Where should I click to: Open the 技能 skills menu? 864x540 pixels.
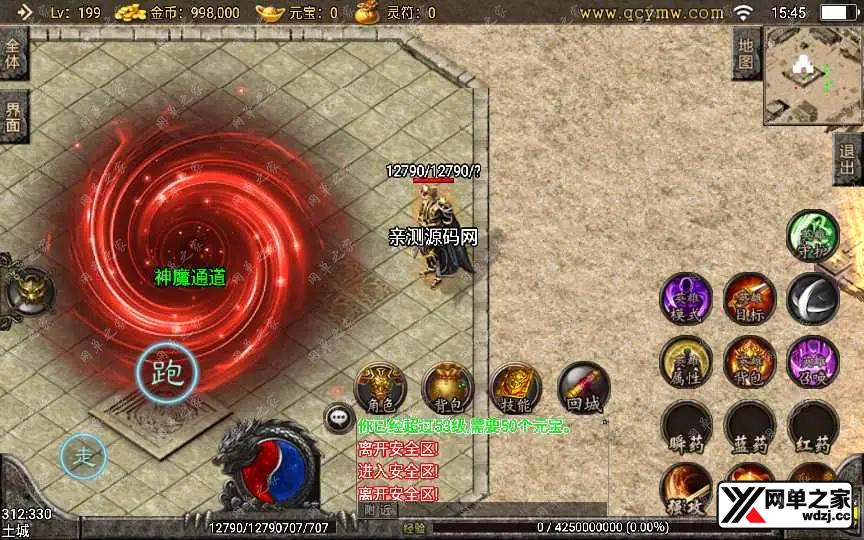tap(515, 389)
